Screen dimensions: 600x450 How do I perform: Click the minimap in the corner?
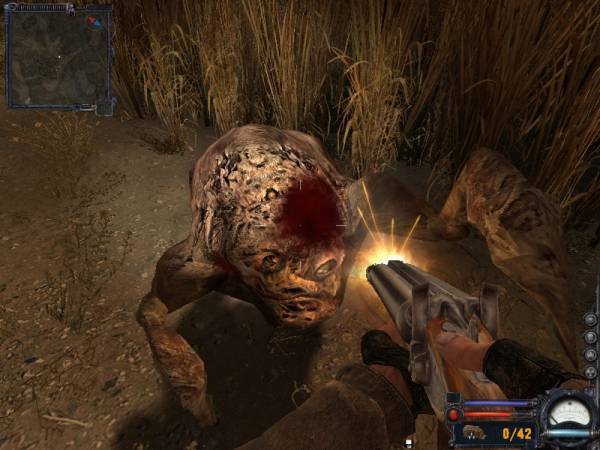[57, 57]
